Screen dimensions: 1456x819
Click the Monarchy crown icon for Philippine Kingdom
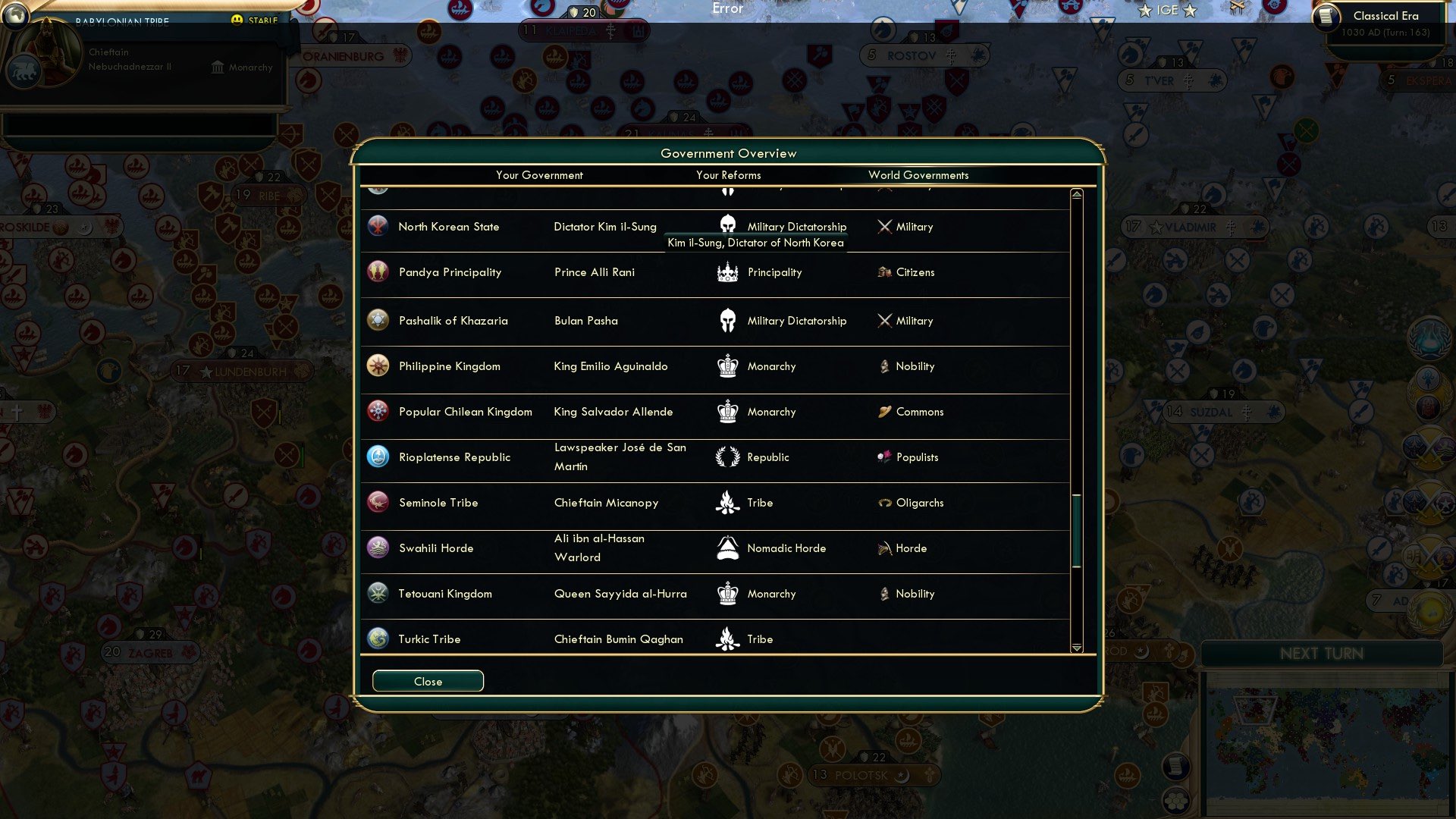[727, 366]
